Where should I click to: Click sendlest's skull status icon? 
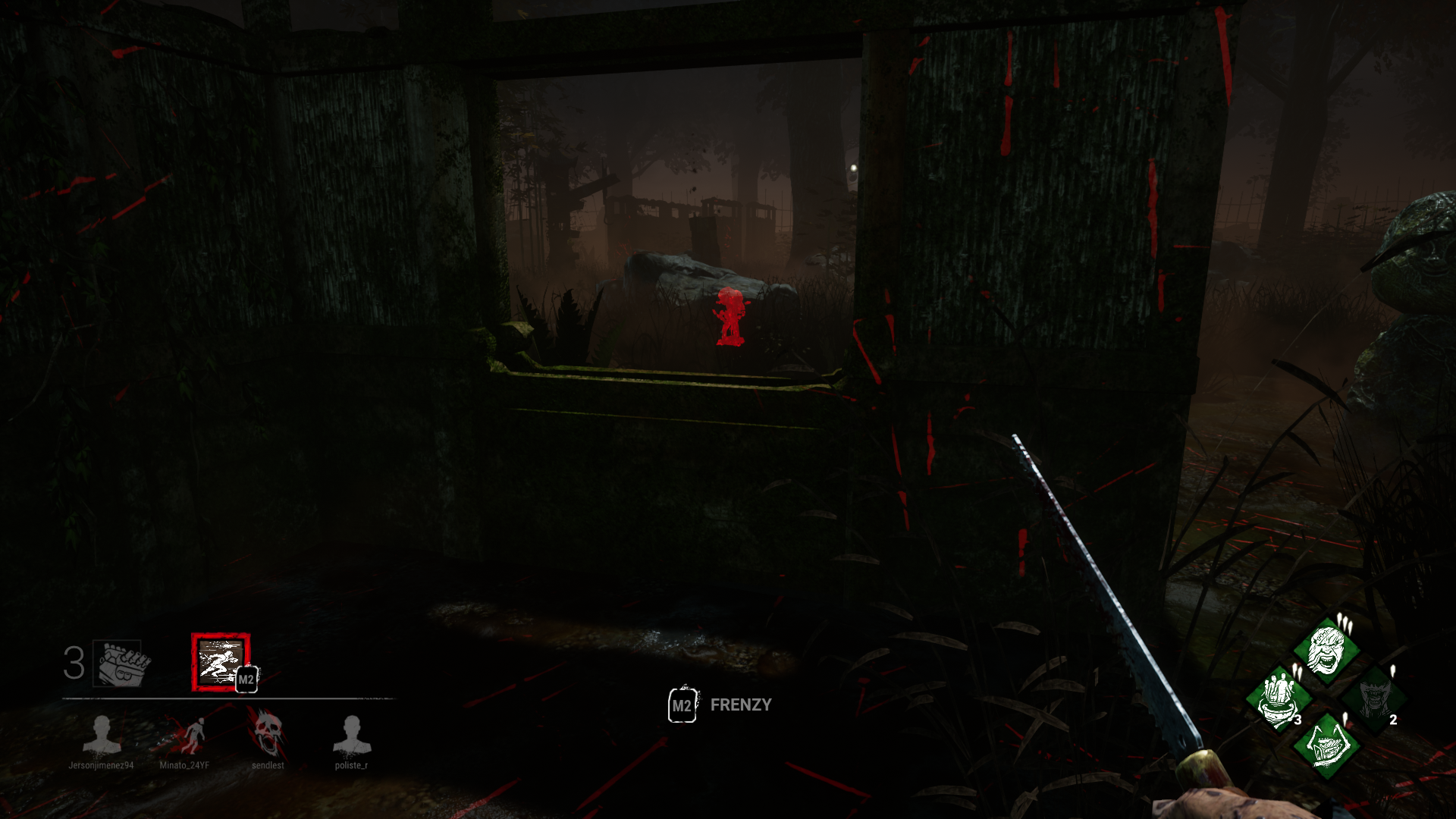tap(269, 733)
